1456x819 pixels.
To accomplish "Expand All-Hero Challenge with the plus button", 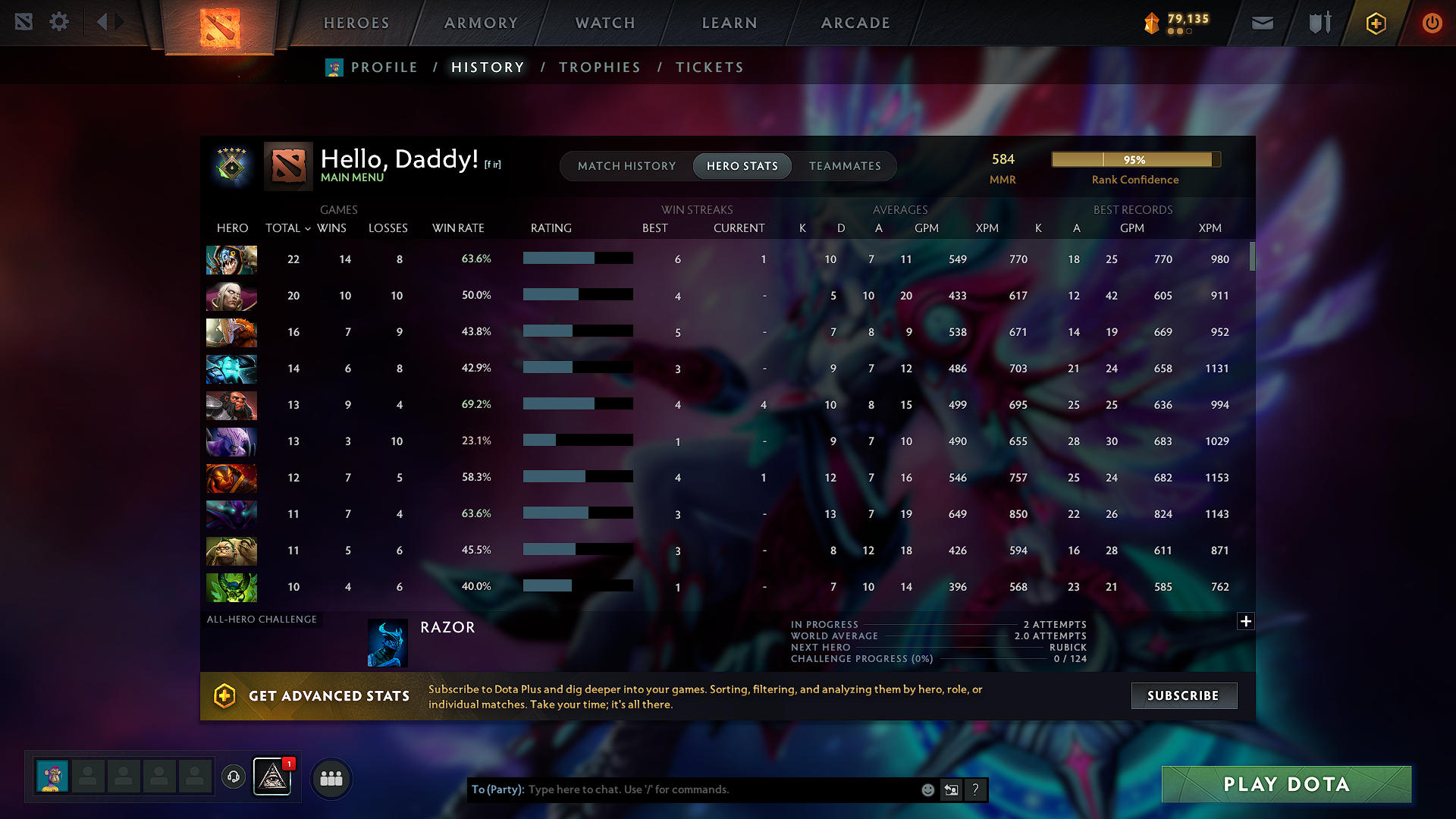I will 1246,621.
